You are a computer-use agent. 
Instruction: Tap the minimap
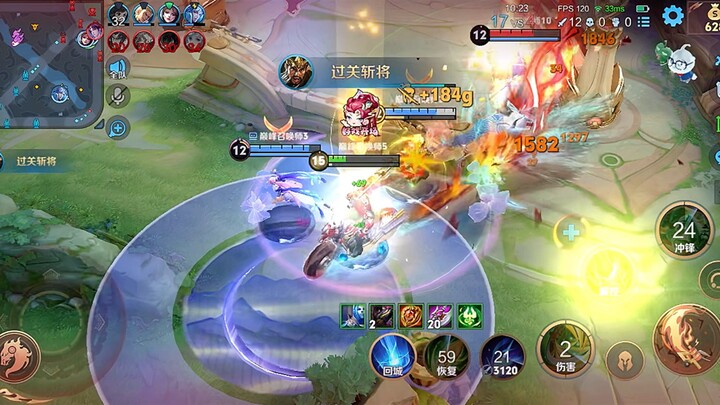coord(50,62)
